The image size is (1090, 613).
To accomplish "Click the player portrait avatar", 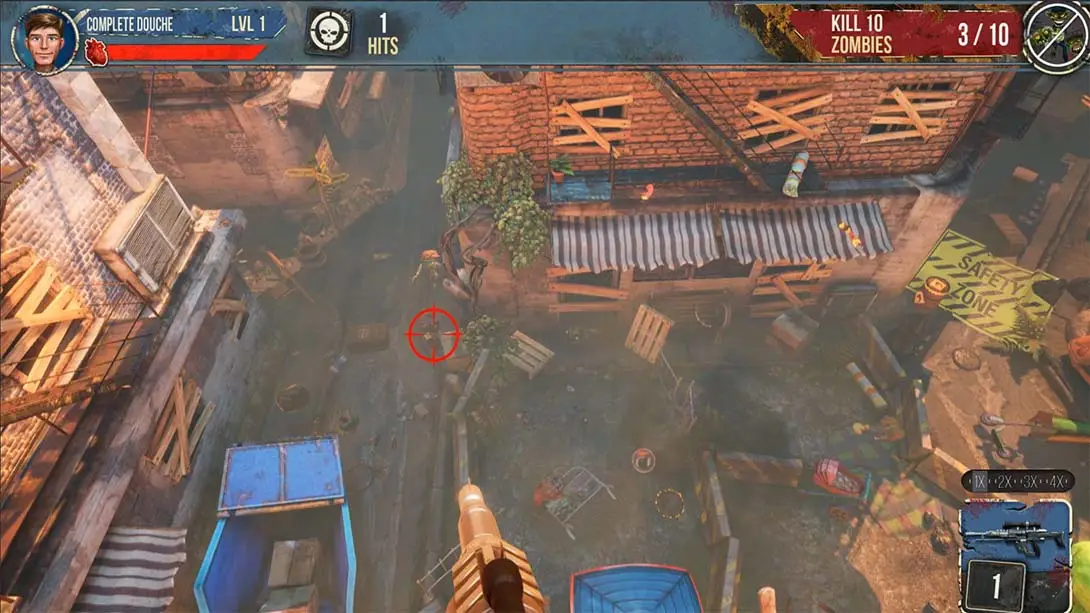I will (x=46, y=37).
